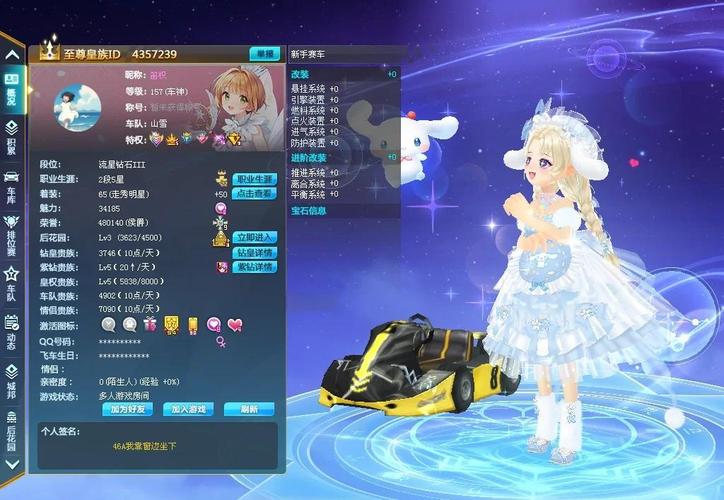
Task: Click the round beach avatar picture
Action: pos(76,108)
